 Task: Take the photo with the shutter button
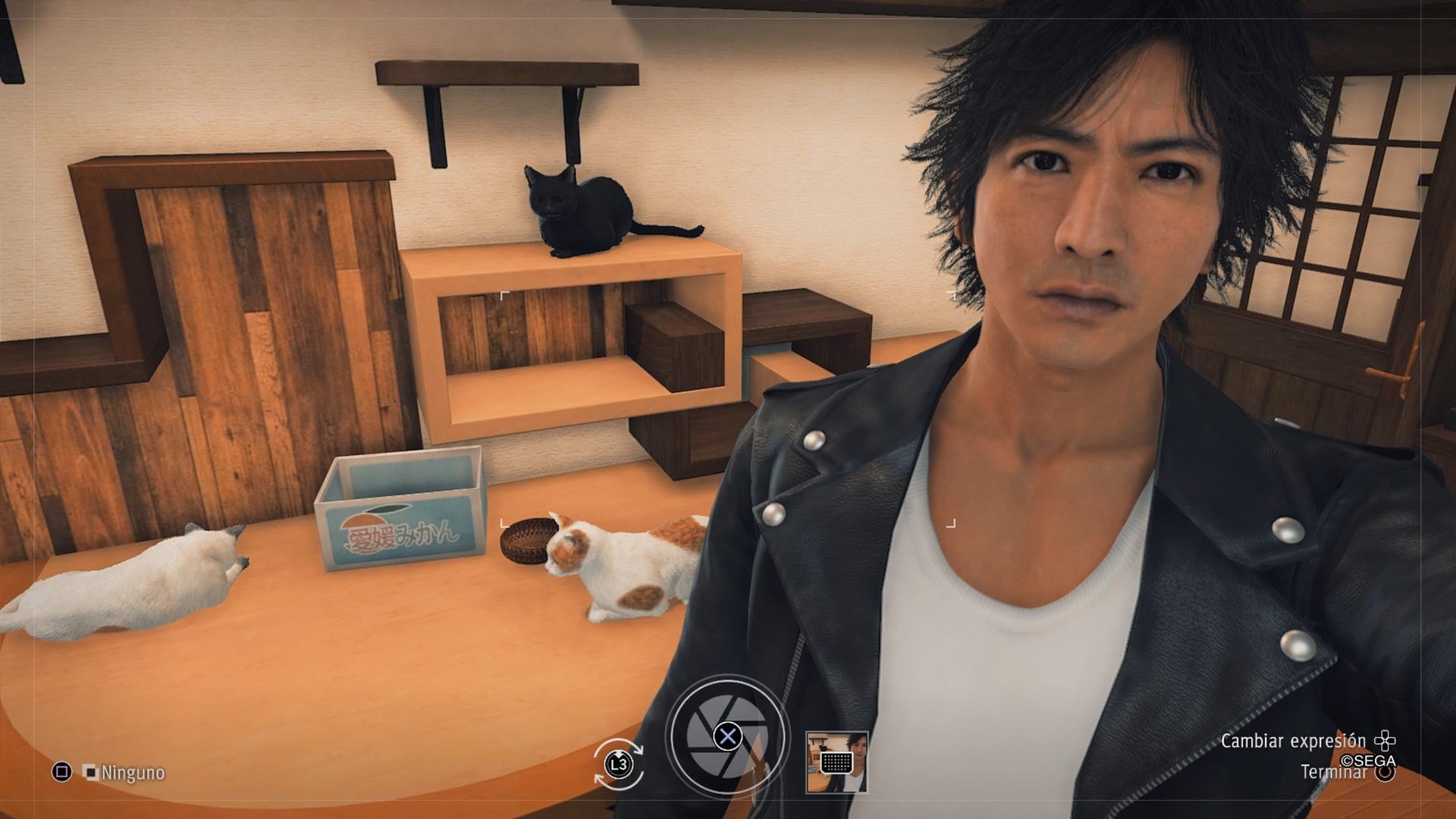click(728, 735)
